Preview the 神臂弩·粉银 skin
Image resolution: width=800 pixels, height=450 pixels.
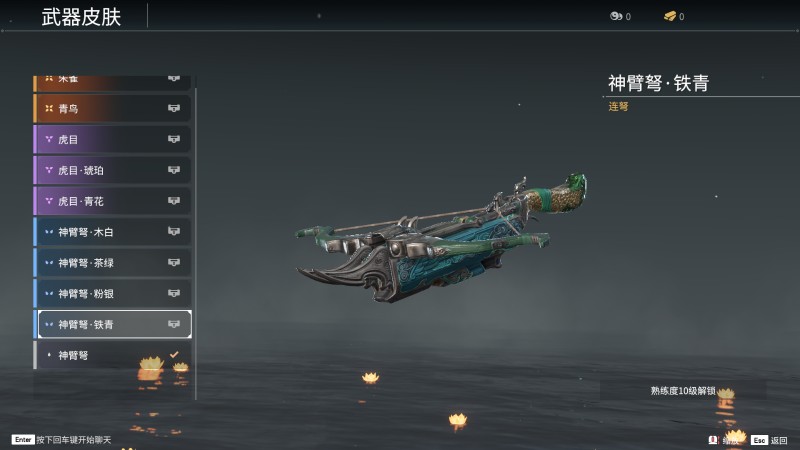[112, 294]
